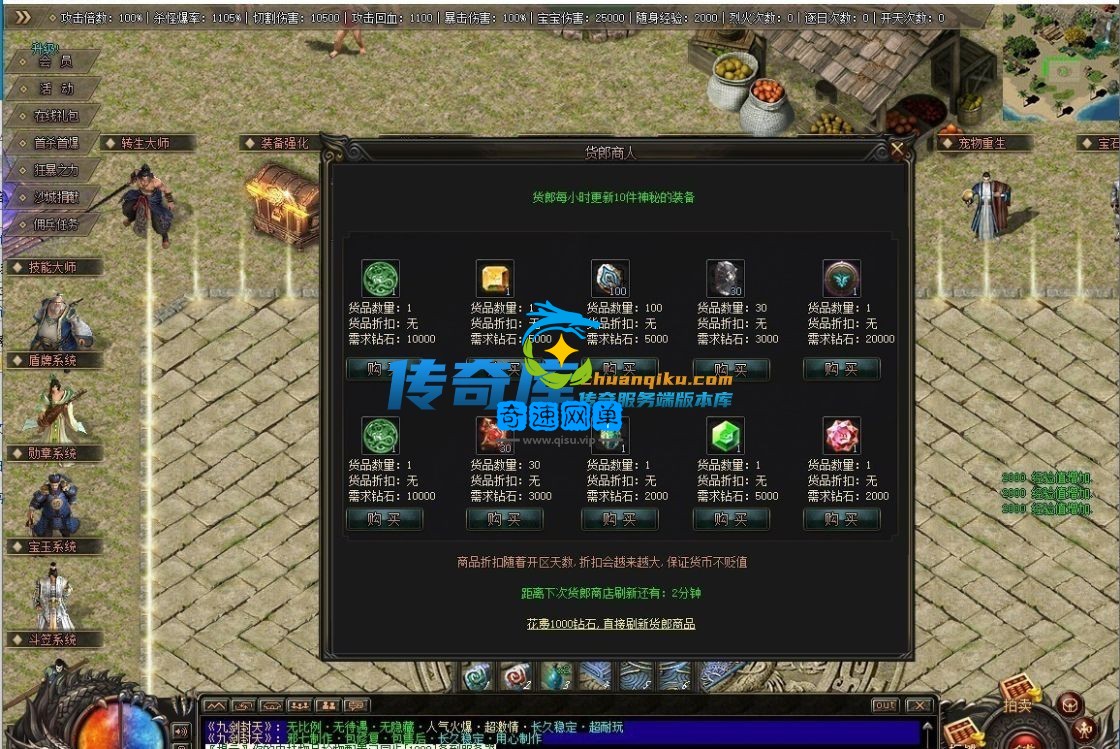Purchase the green hexagonal gem
Viewport: 1120px width, 749px height.
point(731,519)
